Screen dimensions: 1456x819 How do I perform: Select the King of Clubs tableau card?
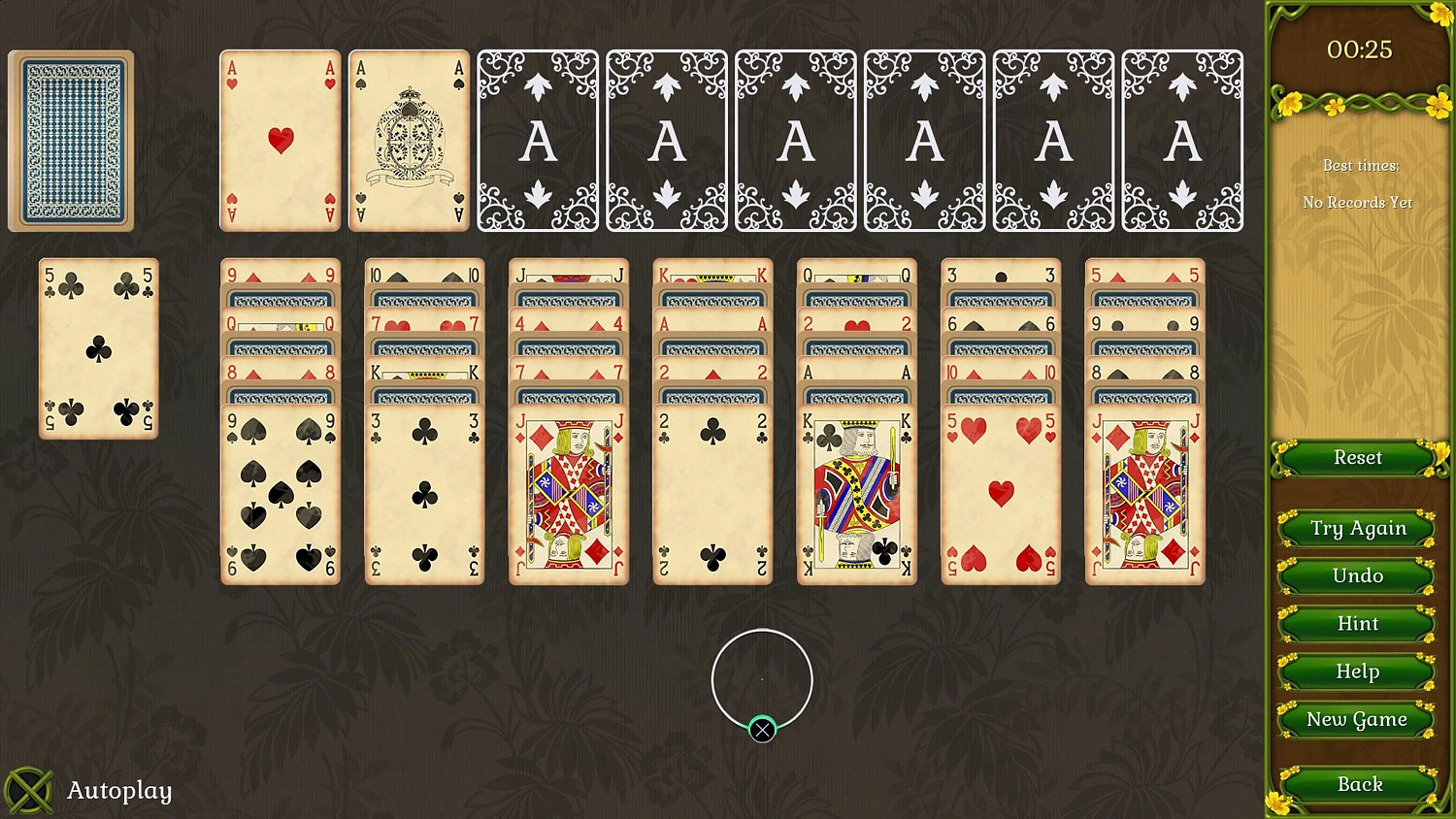pos(856,495)
